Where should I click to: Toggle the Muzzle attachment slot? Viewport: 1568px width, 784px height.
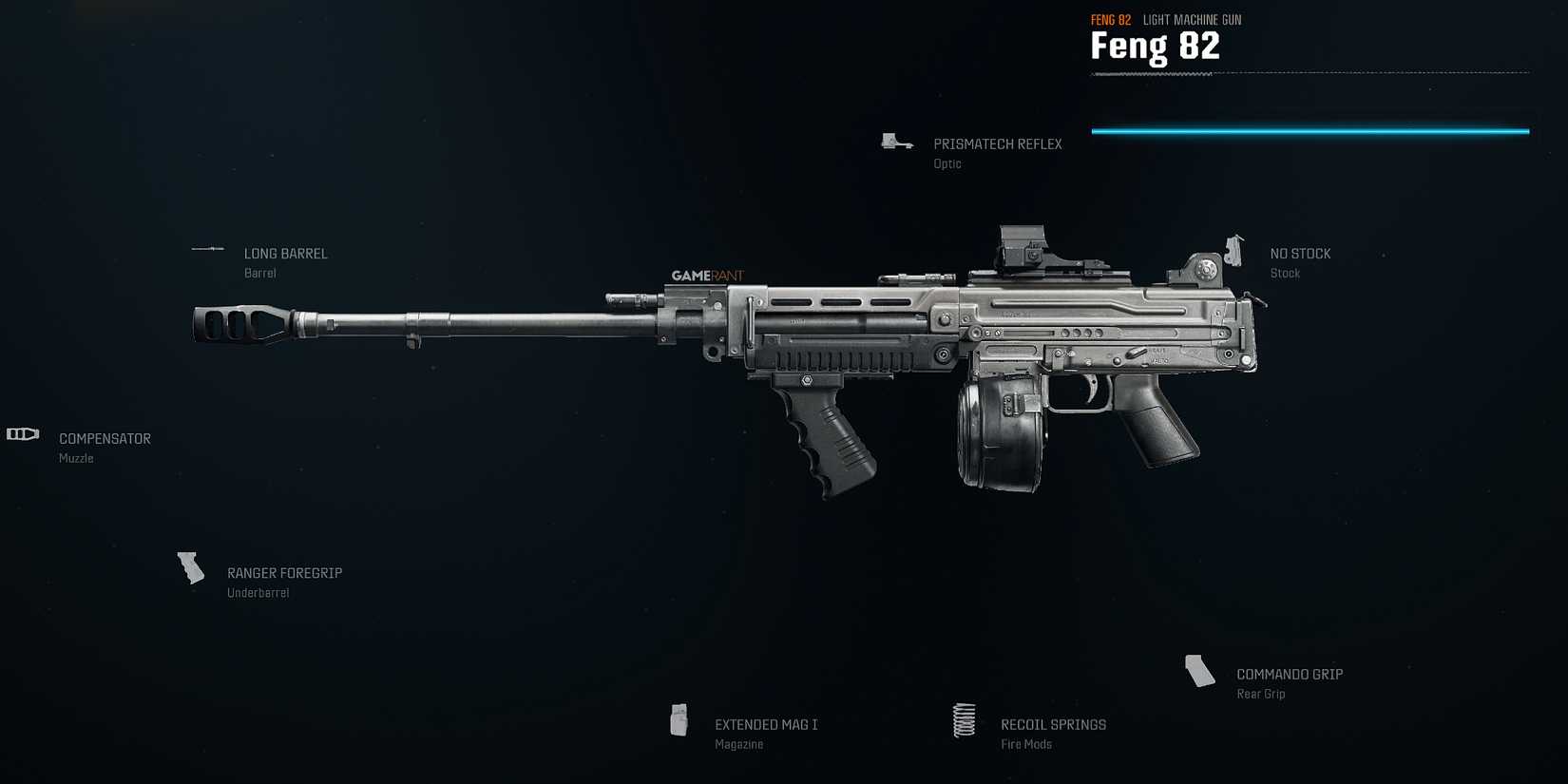coord(76,457)
